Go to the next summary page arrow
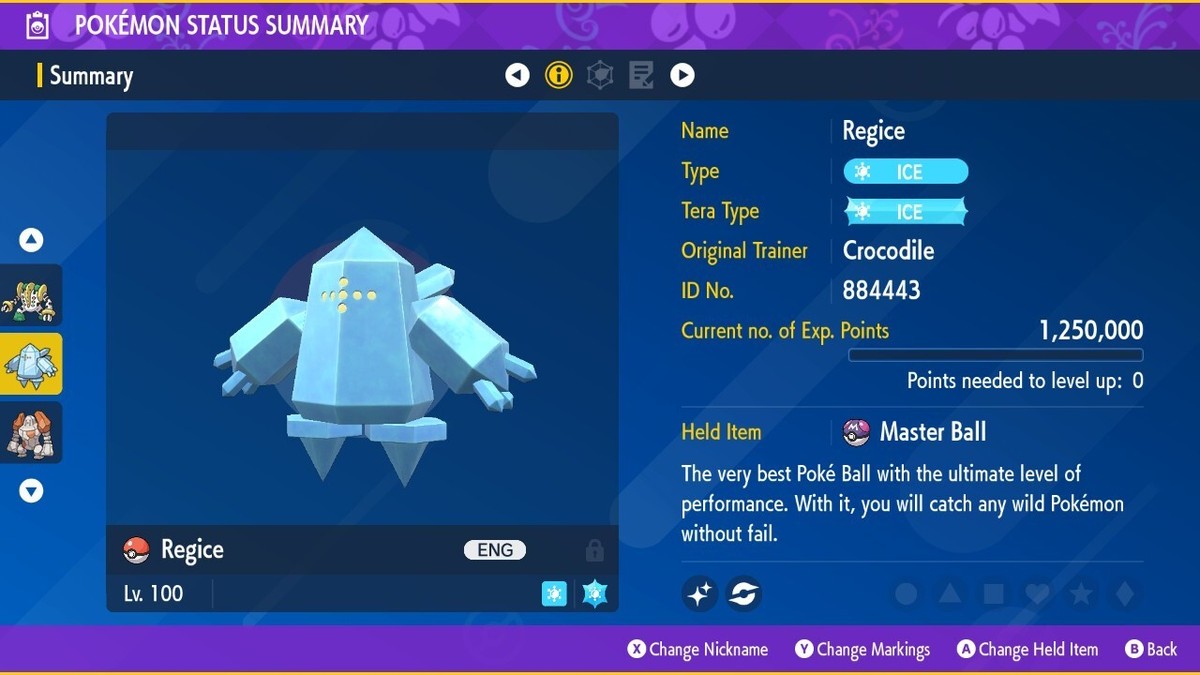The width and height of the screenshot is (1200, 675). tap(682, 75)
